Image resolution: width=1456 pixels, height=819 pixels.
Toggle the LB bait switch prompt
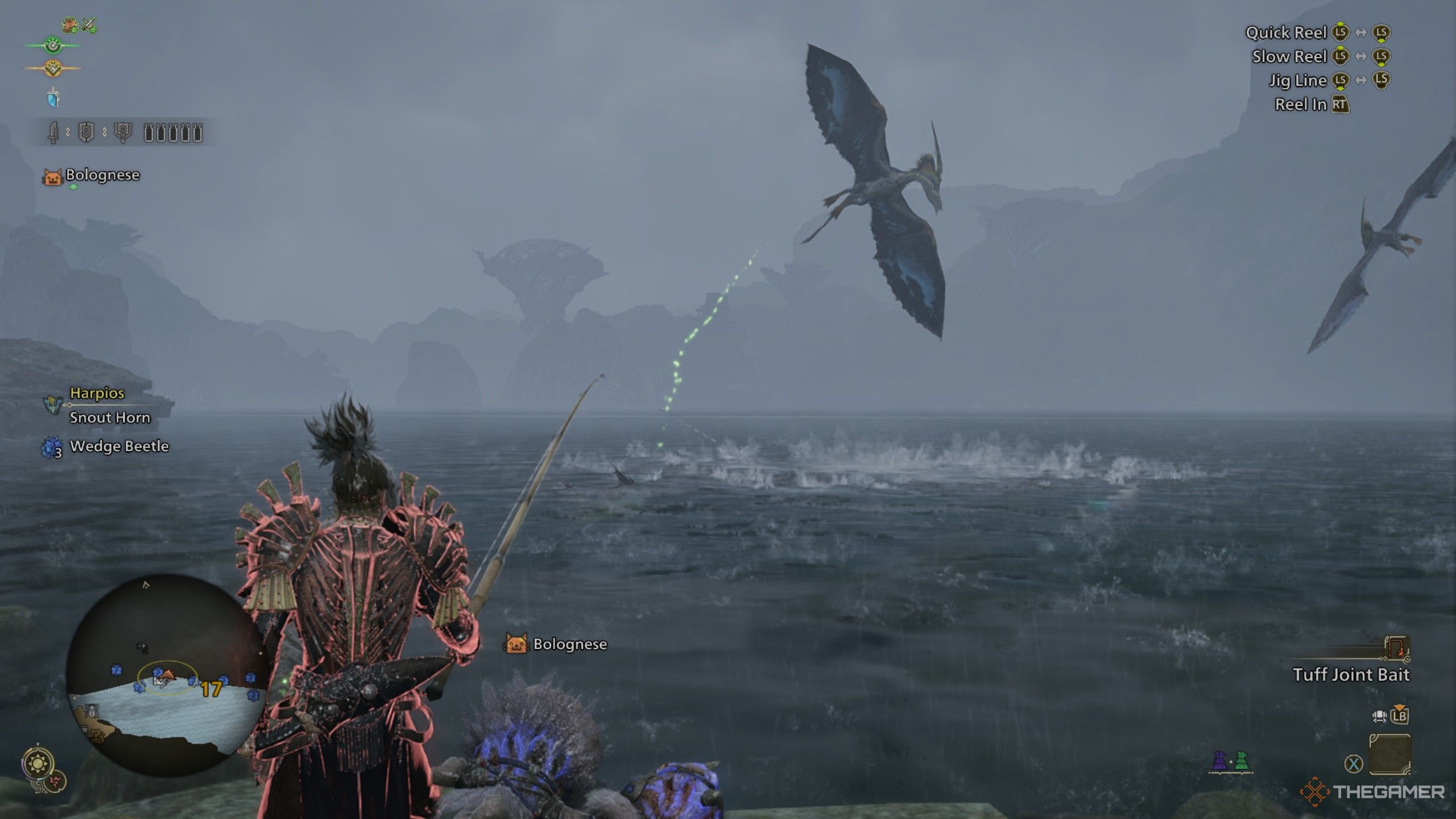tap(1401, 717)
